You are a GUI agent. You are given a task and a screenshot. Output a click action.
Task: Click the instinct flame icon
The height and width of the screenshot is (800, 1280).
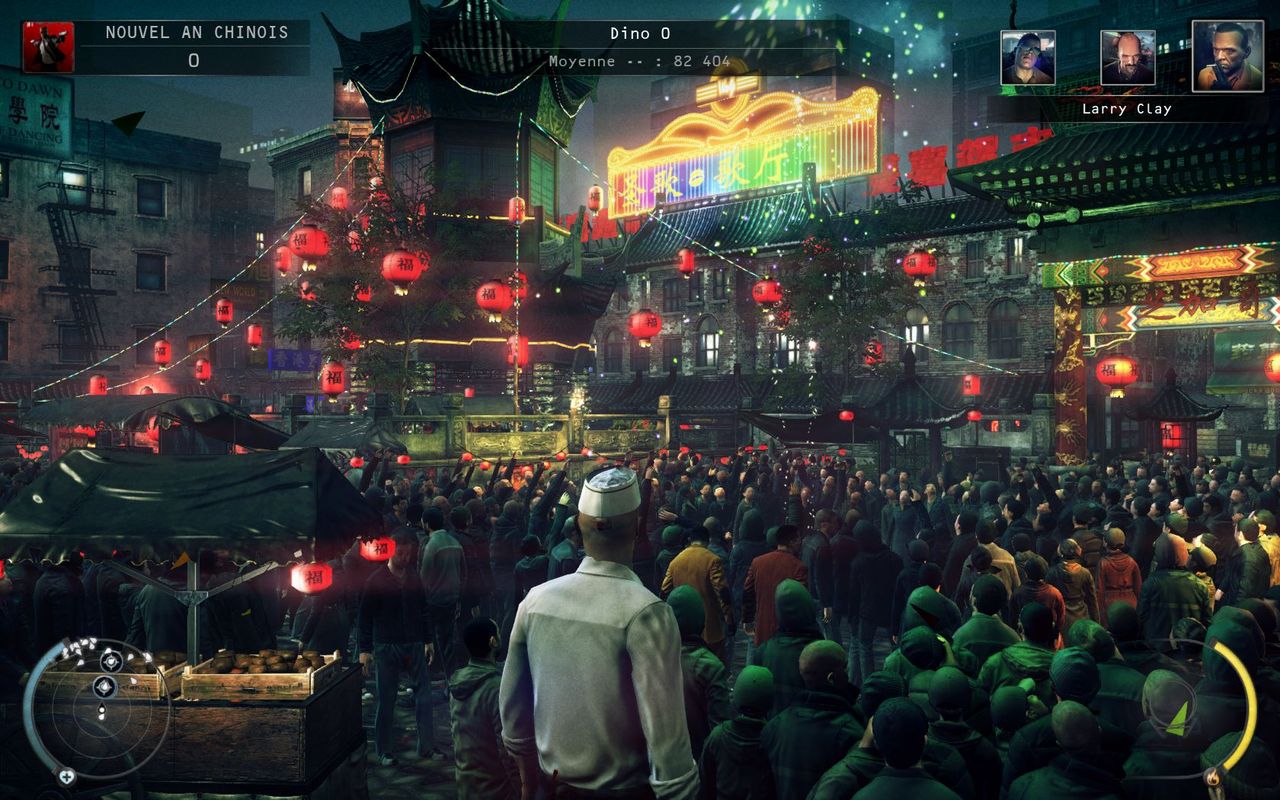coord(1213,776)
